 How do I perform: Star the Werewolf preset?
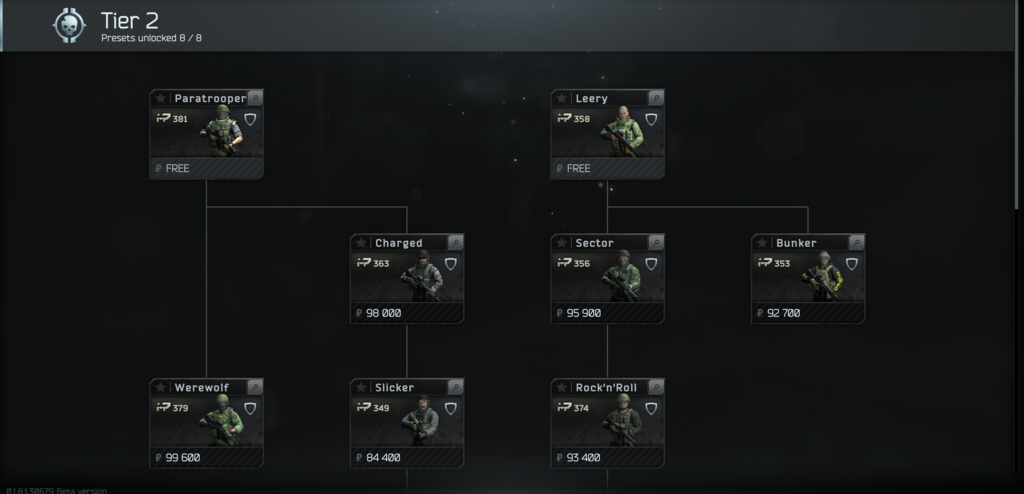[x=160, y=387]
